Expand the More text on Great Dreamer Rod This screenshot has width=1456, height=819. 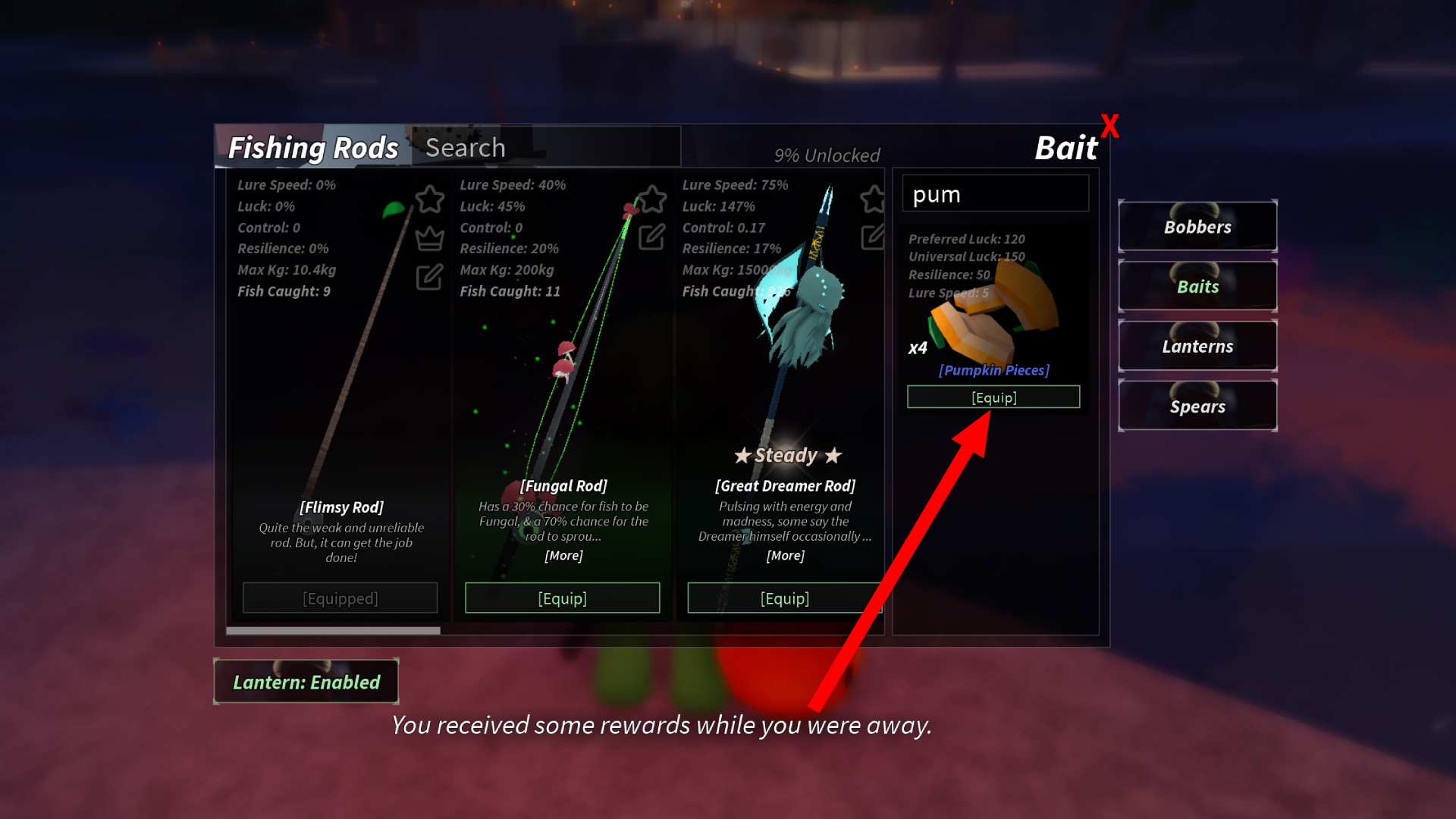785,555
